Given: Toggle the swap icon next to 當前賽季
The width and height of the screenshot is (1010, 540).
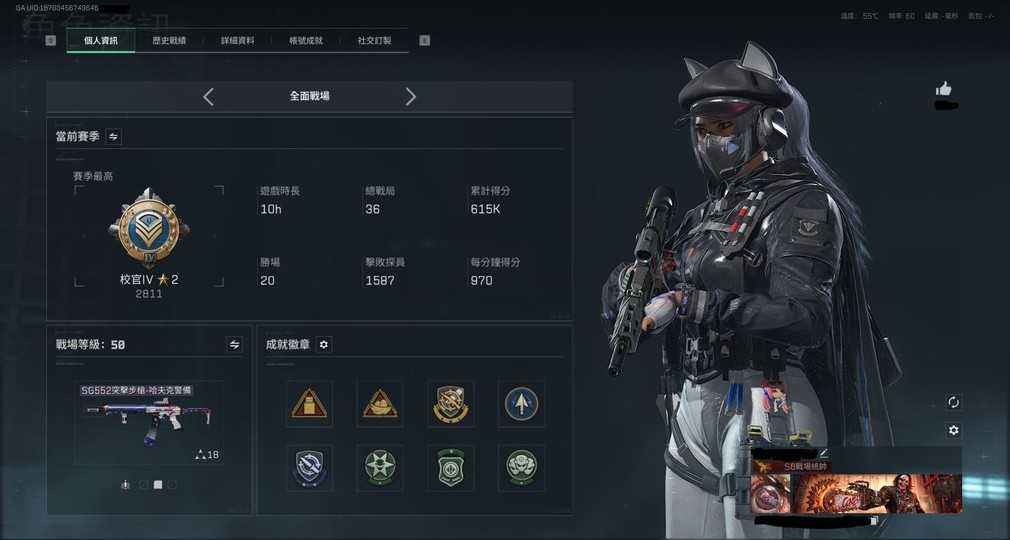Looking at the screenshot, I should point(114,136).
